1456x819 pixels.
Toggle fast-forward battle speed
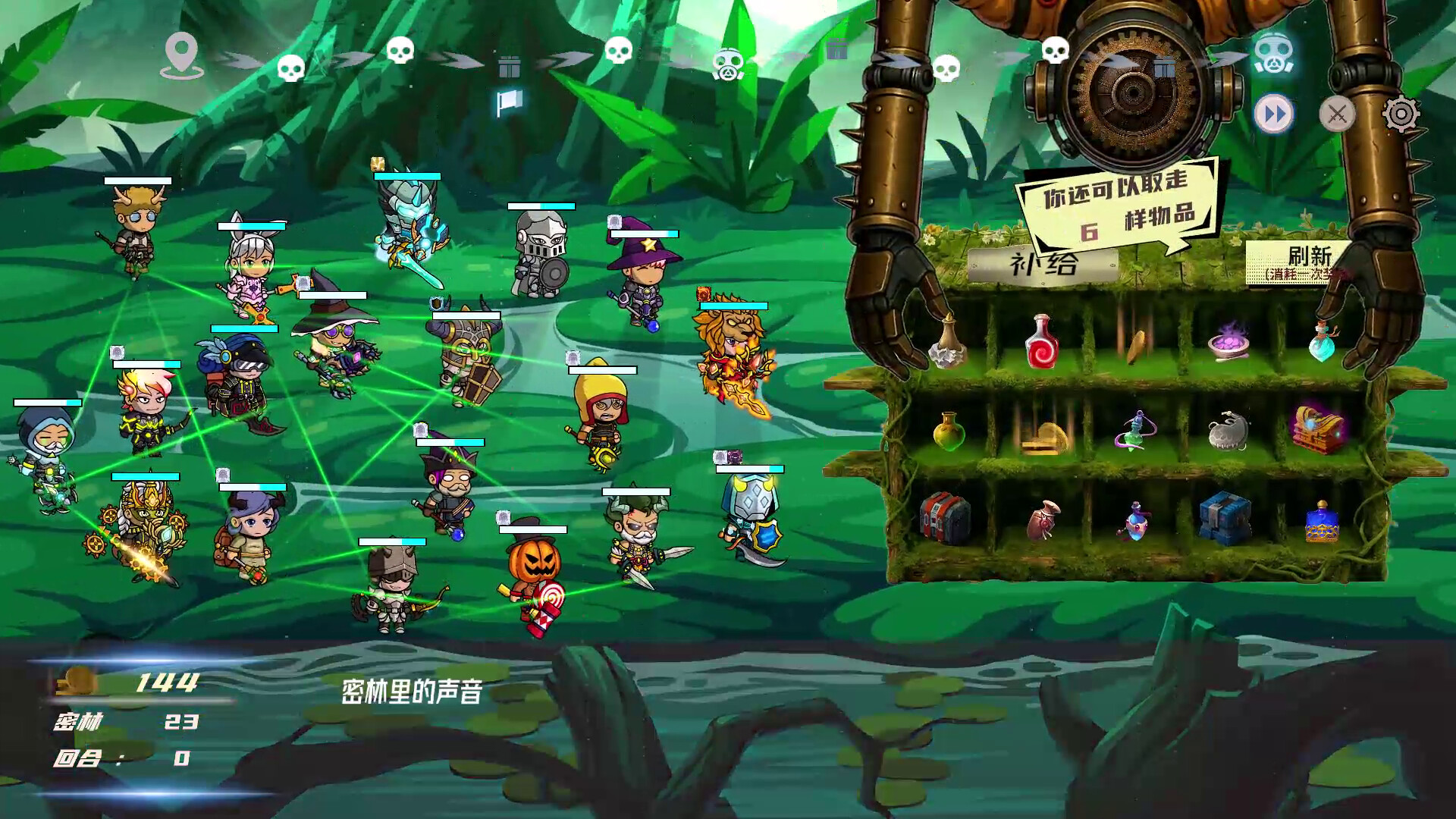tap(1274, 114)
